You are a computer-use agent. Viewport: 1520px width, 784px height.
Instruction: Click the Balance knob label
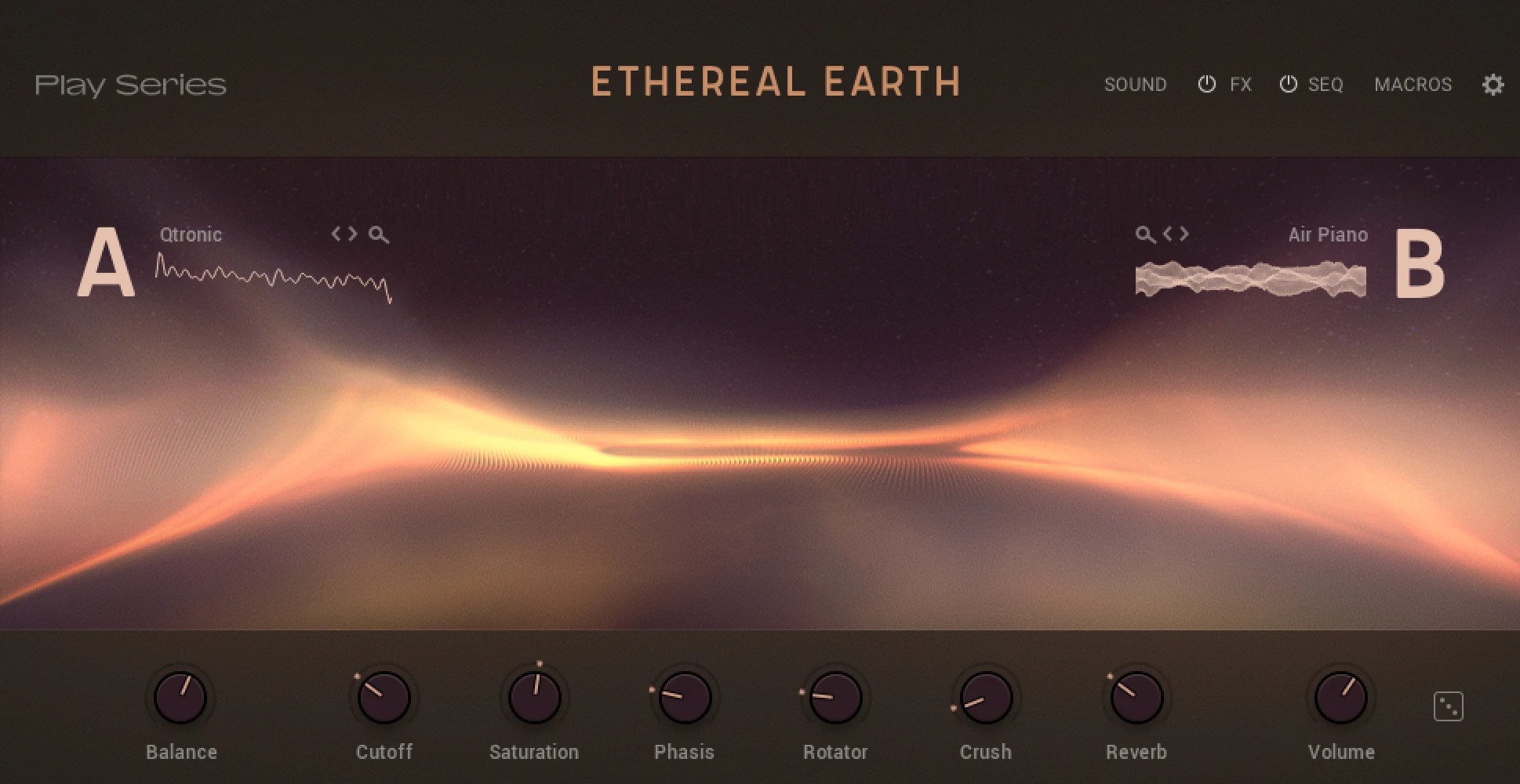180,751
